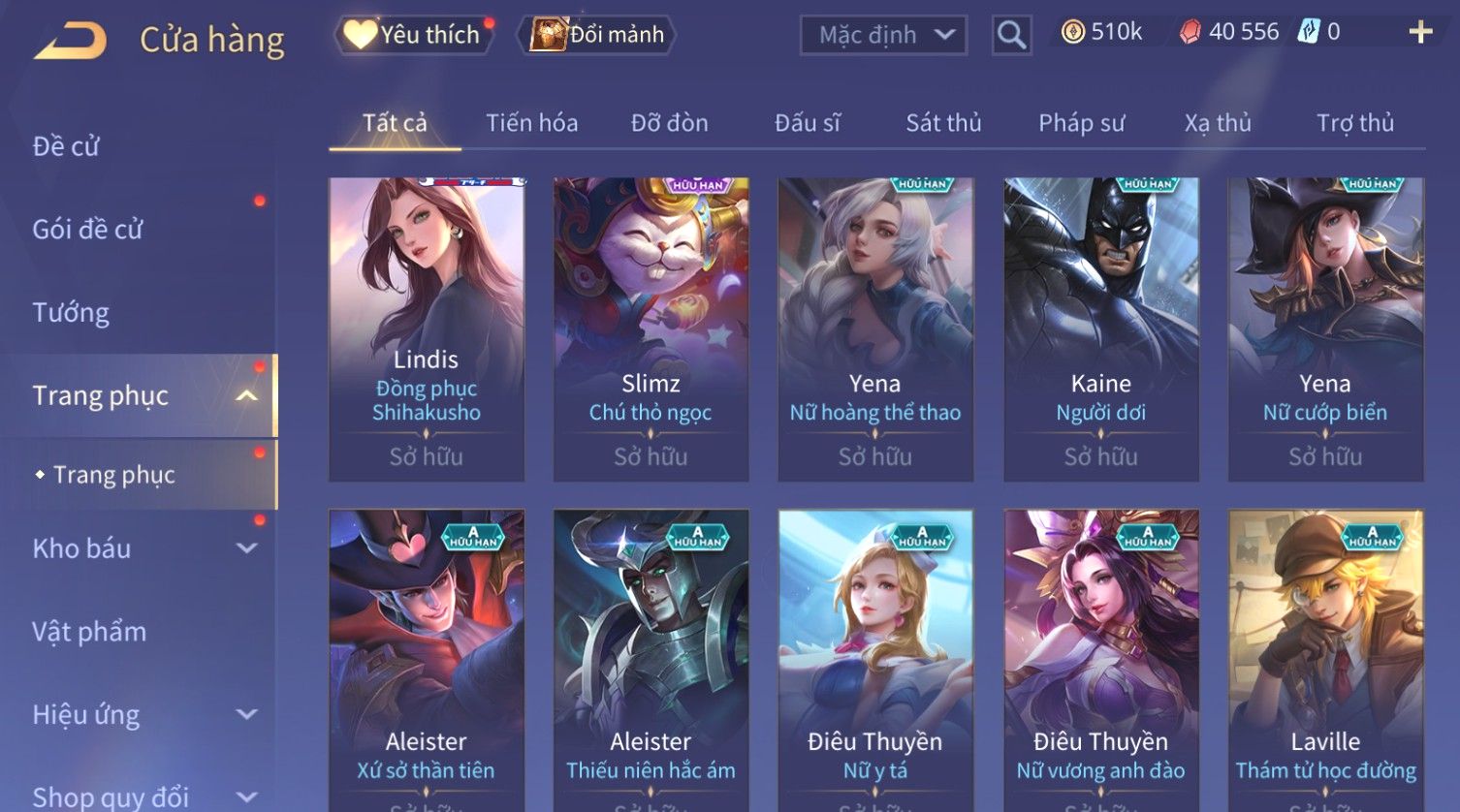
Task: Open the Trợ thủ tab
Action: tap(1354, 123)
